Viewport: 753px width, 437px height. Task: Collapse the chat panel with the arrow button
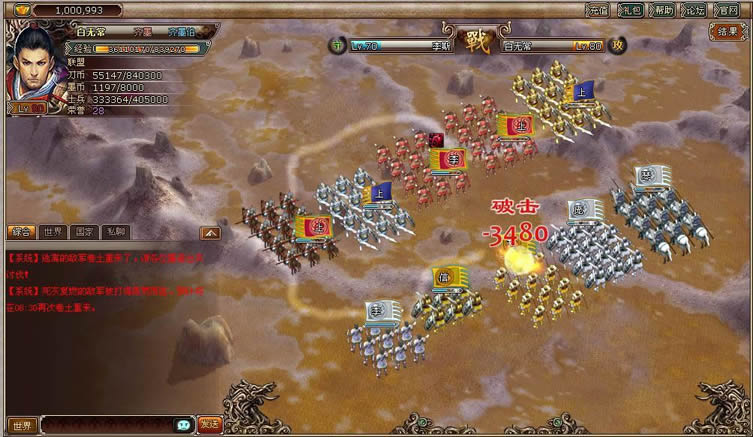(x=210, y=232)
